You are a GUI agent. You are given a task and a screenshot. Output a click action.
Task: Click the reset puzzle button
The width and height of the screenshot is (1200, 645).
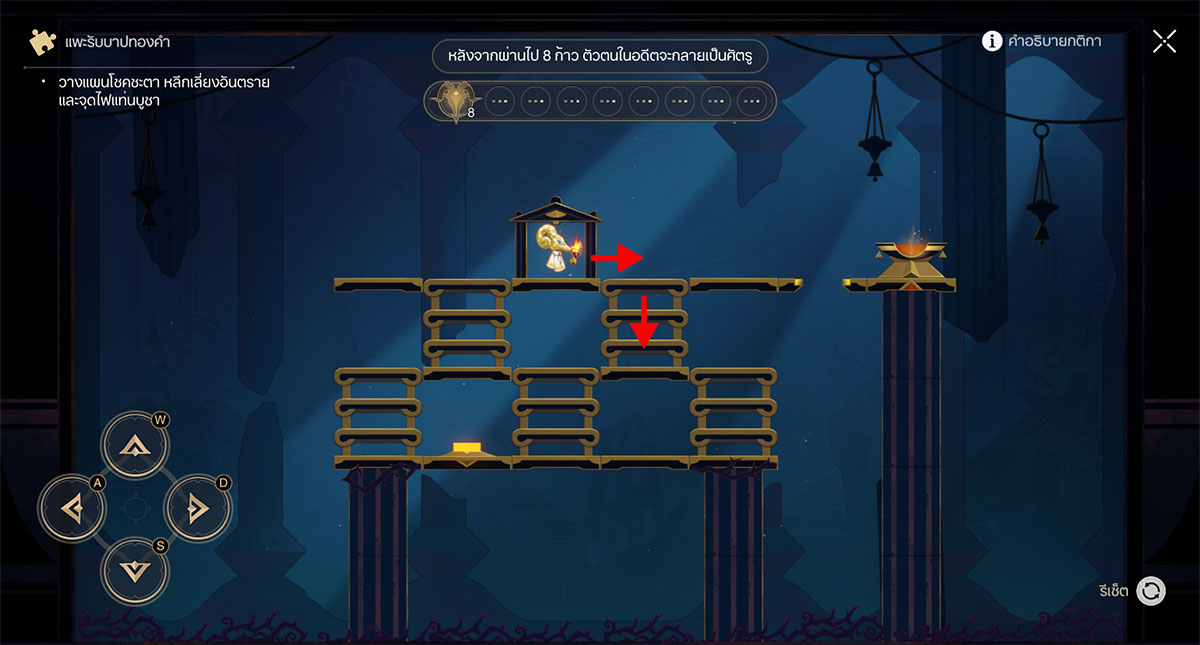coord(1151,591)
